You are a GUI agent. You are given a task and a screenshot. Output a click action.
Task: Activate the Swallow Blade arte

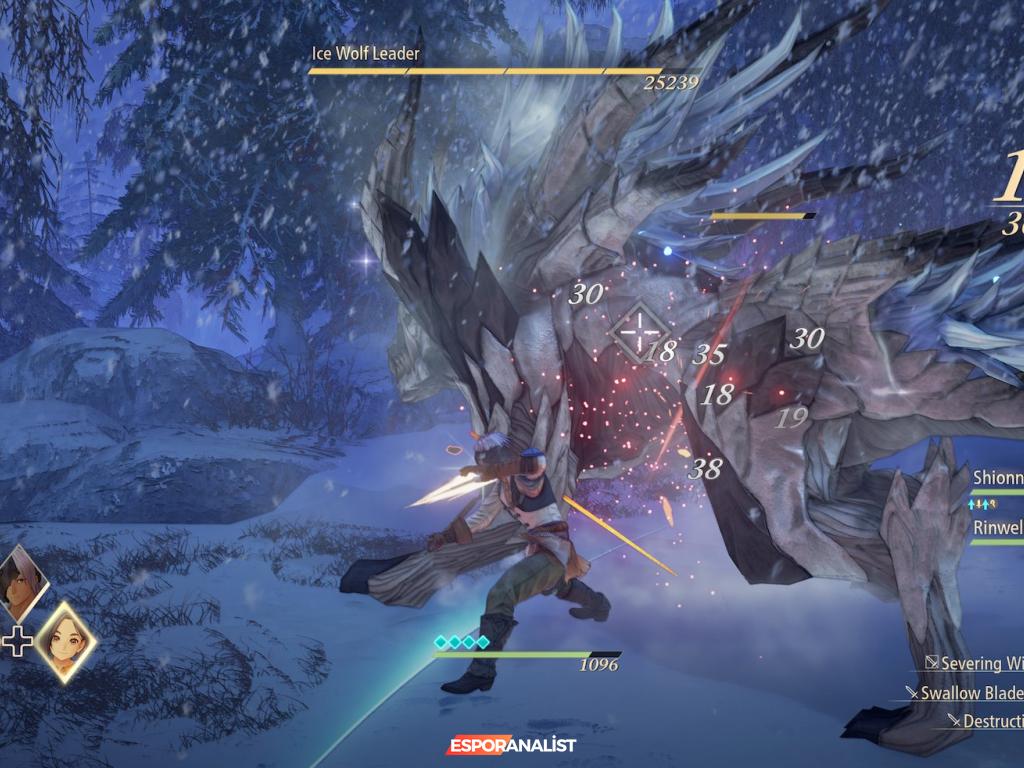click(x=971, y=692)
